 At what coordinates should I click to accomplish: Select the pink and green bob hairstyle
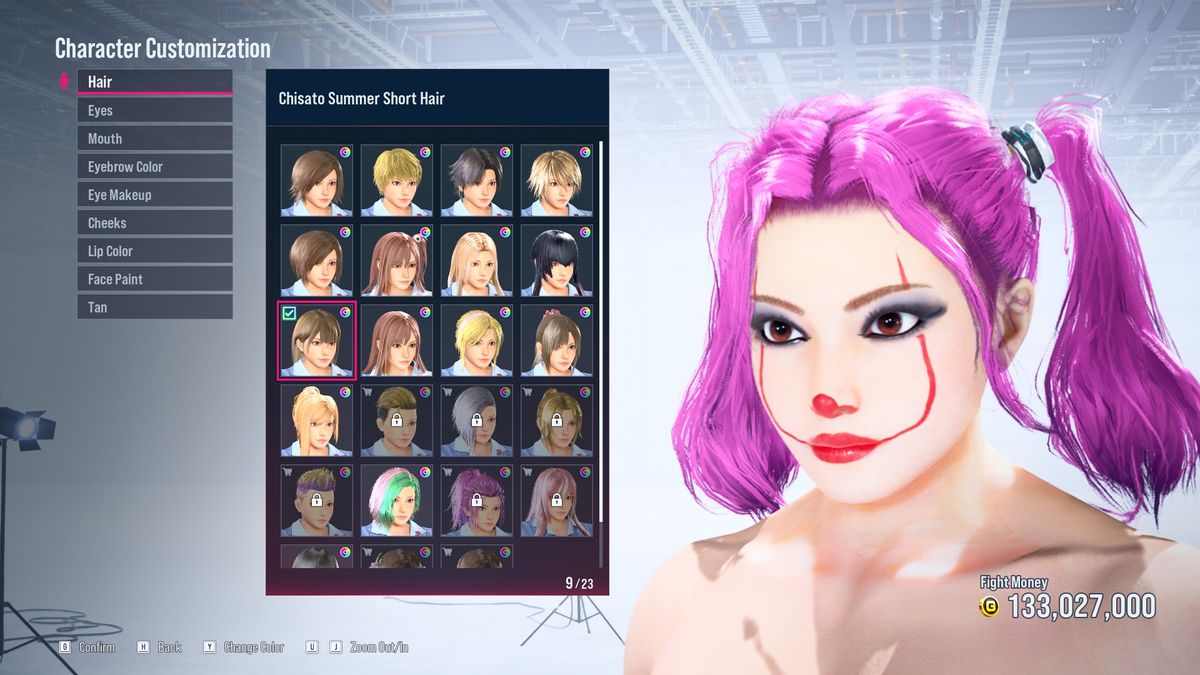click(x=396, y=501)
